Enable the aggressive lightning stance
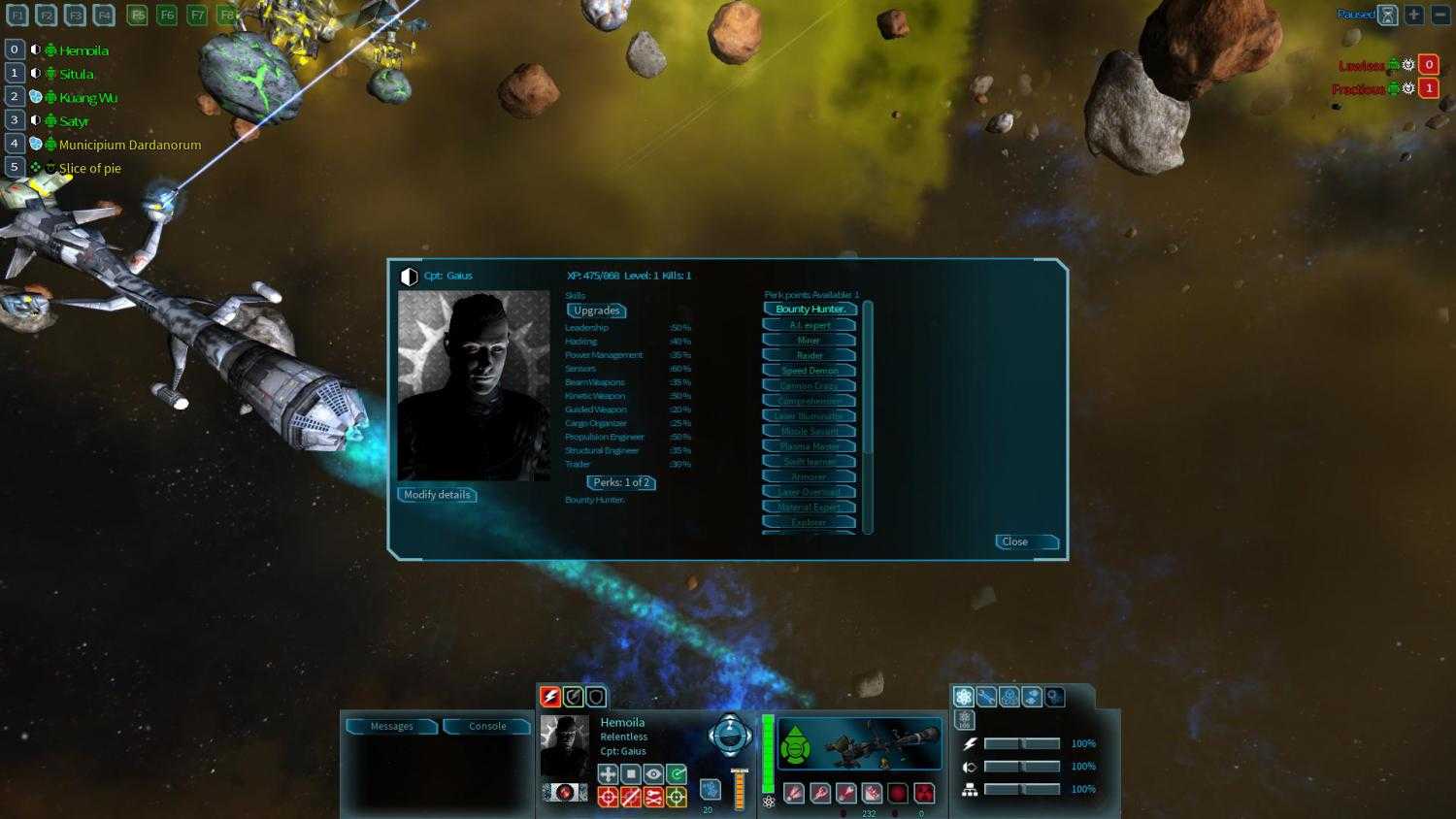This screenshot has height=819, width=1456. [550, 696]
